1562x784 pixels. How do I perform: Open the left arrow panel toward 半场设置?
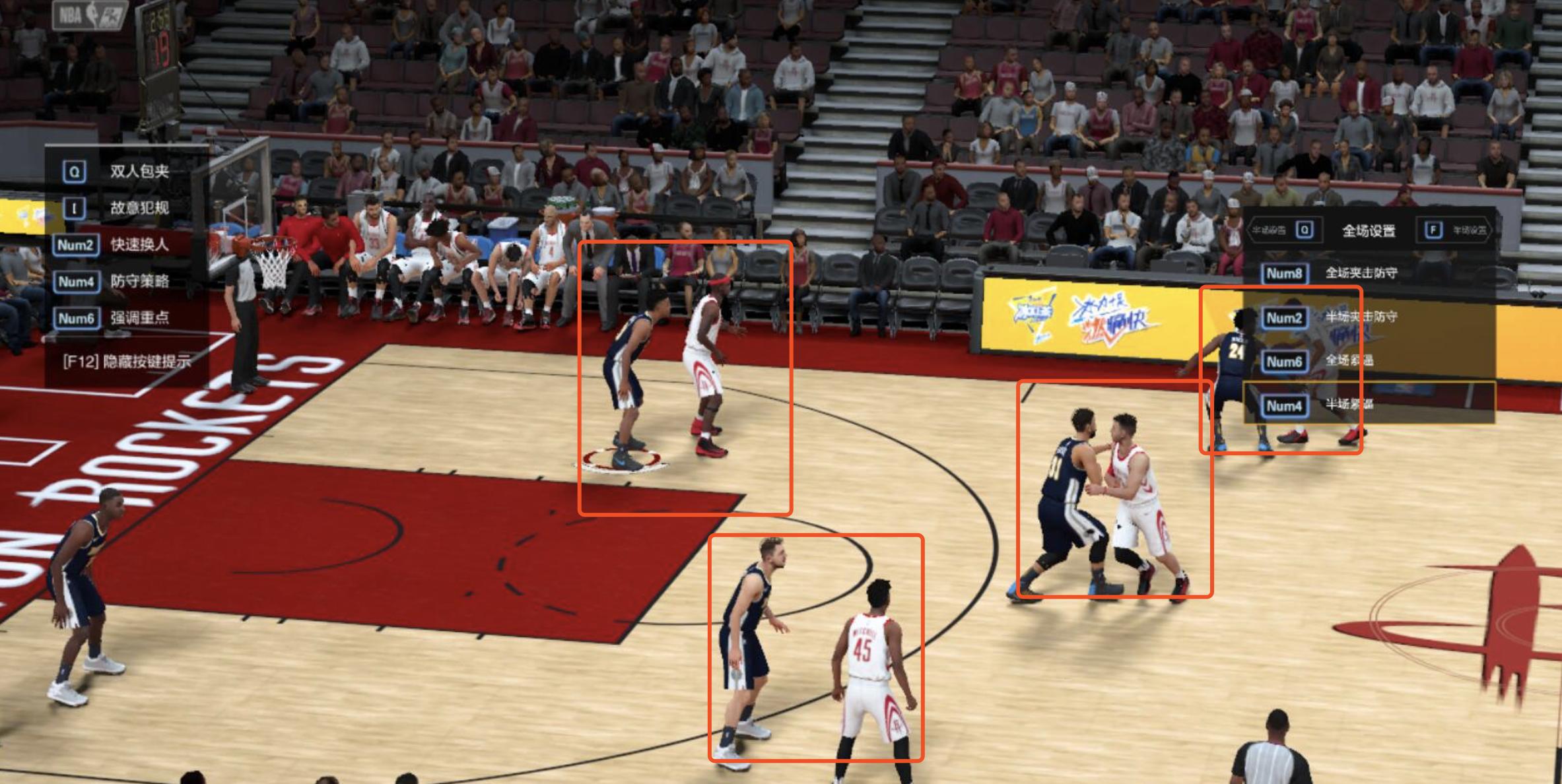(1271, 231)
